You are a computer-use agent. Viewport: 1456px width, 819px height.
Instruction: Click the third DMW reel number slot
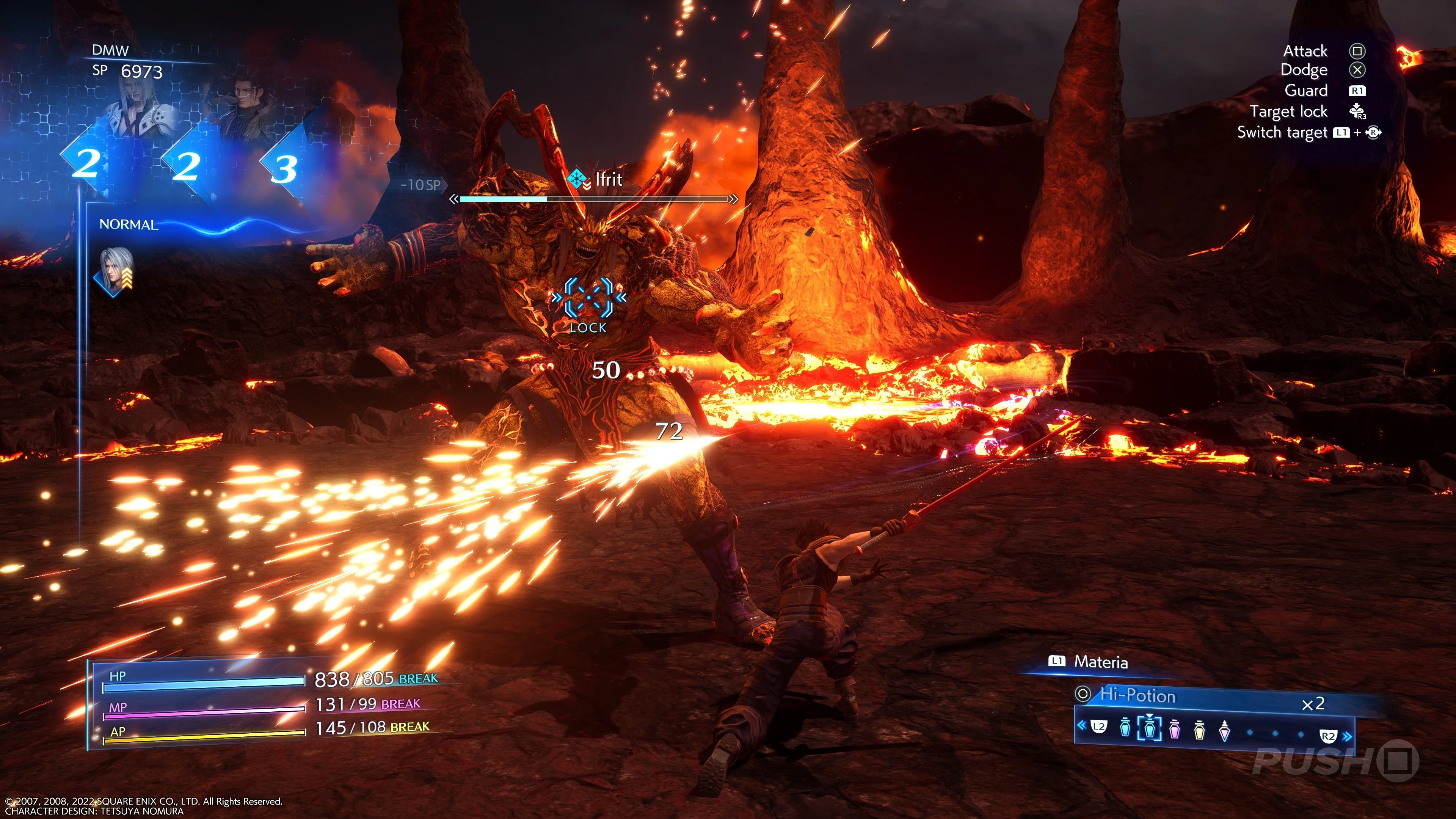tap(284, 168)
